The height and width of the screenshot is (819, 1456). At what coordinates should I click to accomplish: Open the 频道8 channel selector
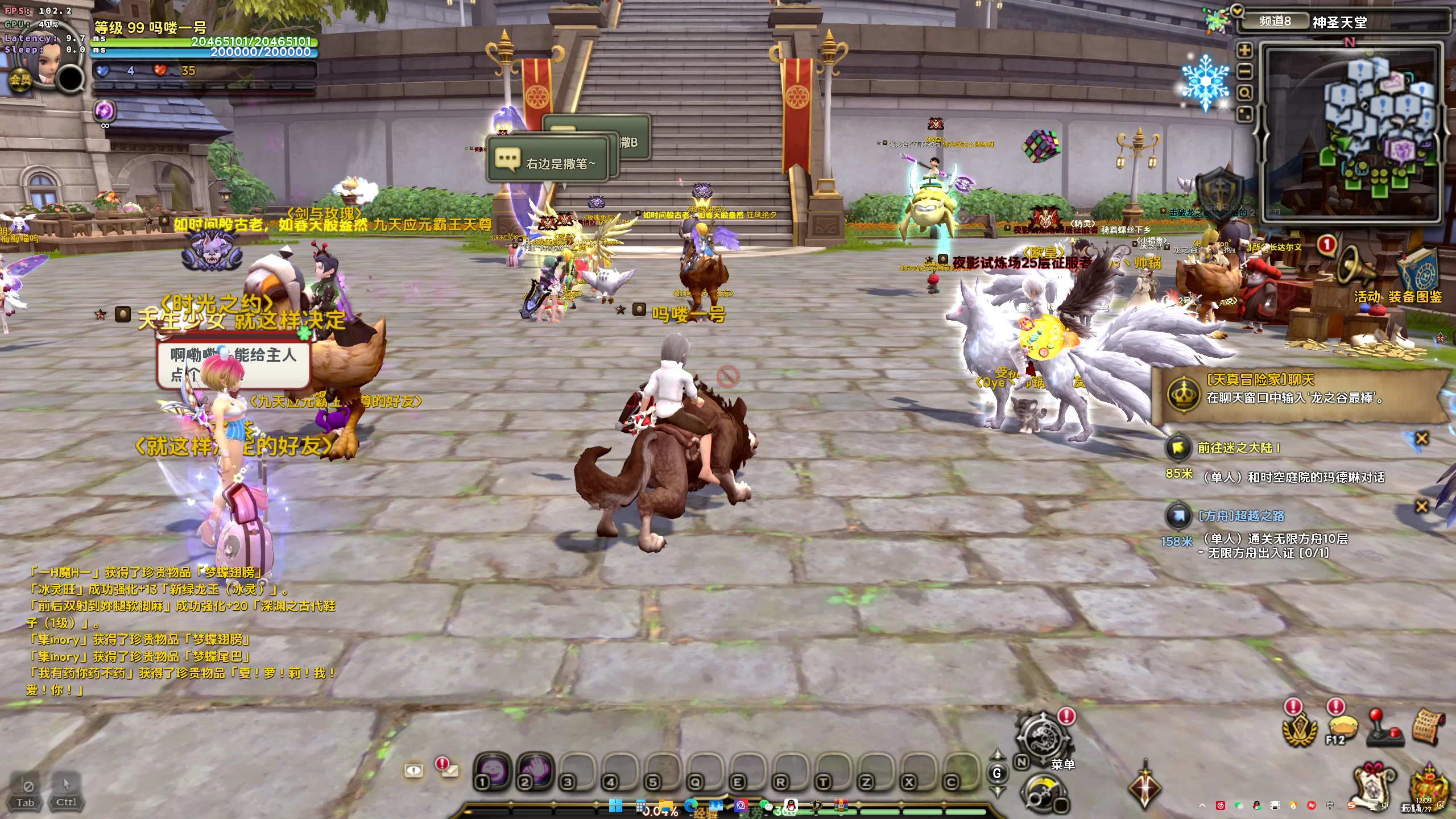[1275, 22]
